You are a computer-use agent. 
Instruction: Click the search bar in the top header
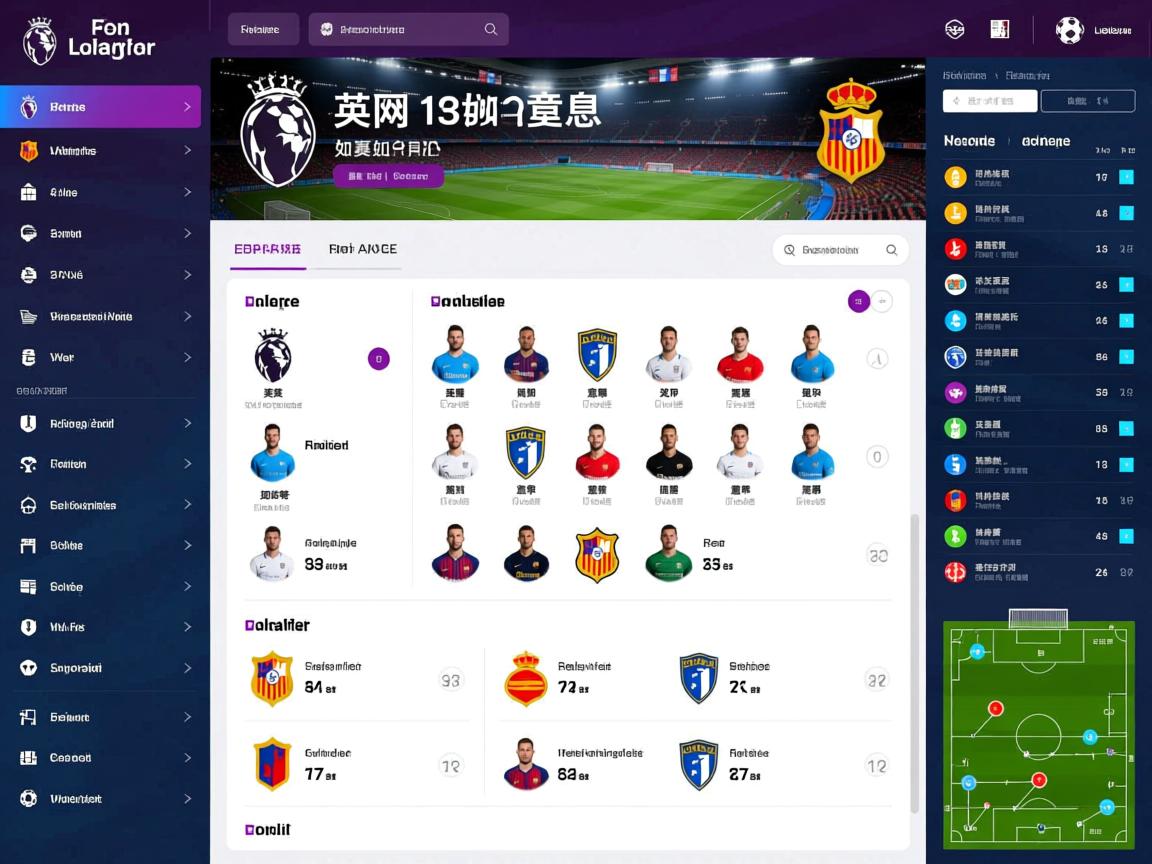pos(408,29)
